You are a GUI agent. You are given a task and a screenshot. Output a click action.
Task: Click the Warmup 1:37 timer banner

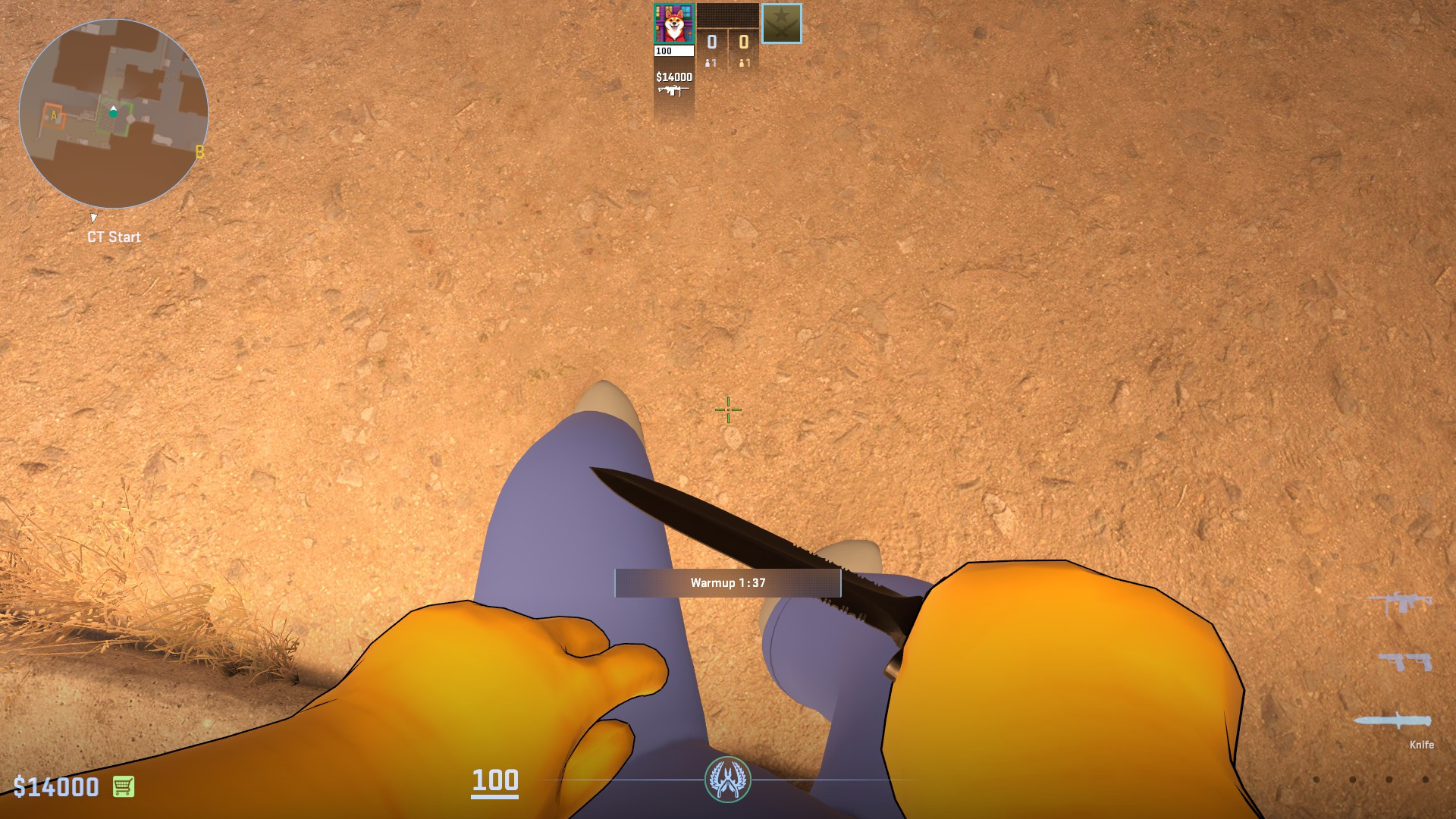tap(726, 581)
